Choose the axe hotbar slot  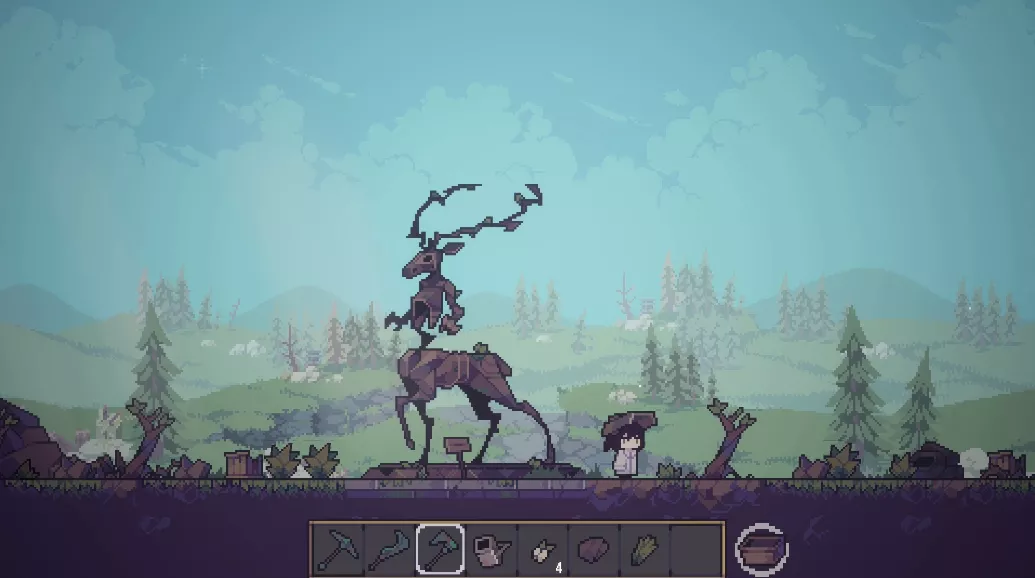440,549
